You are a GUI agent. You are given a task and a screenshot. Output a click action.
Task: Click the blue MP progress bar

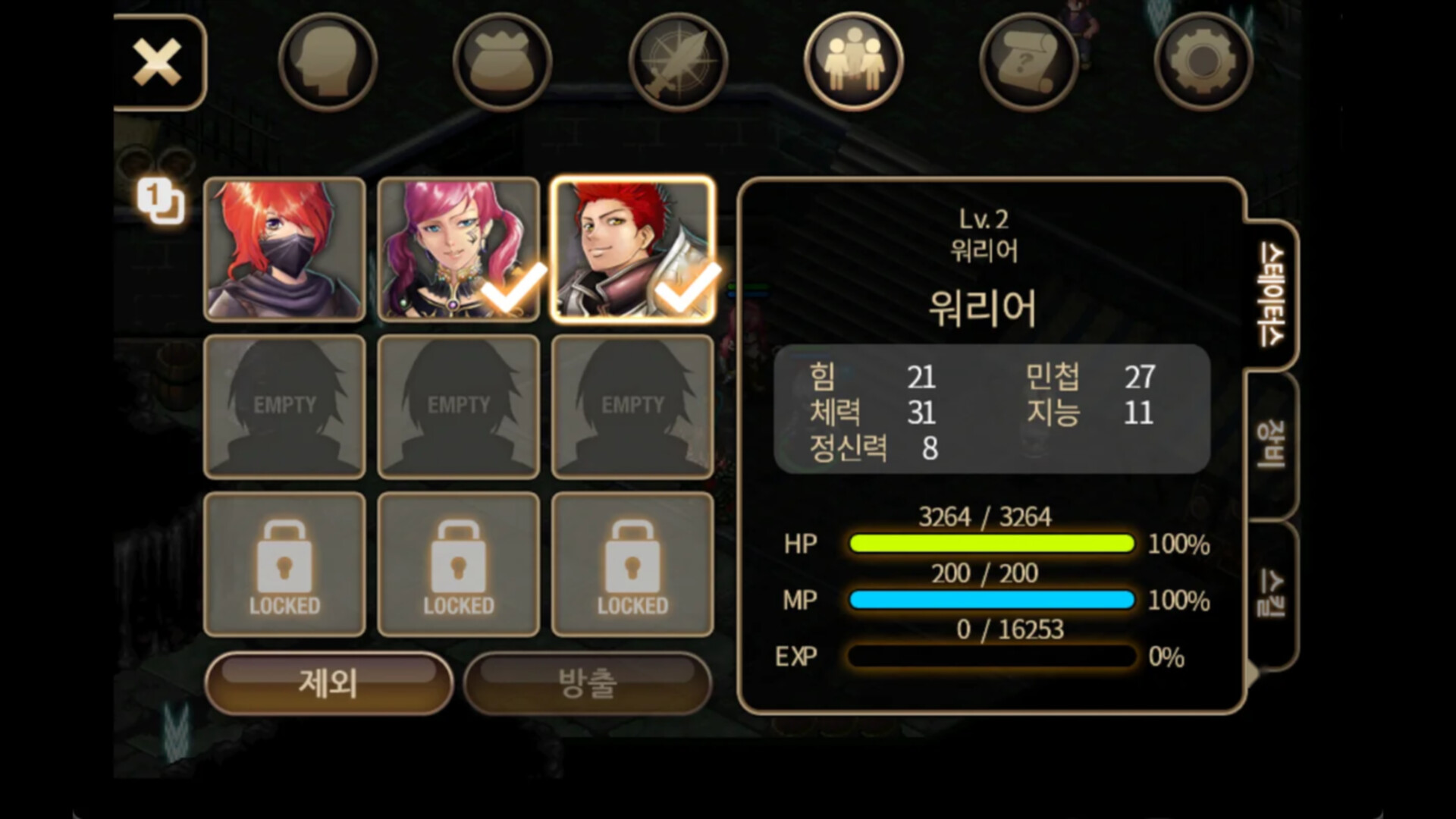[991, 601]
